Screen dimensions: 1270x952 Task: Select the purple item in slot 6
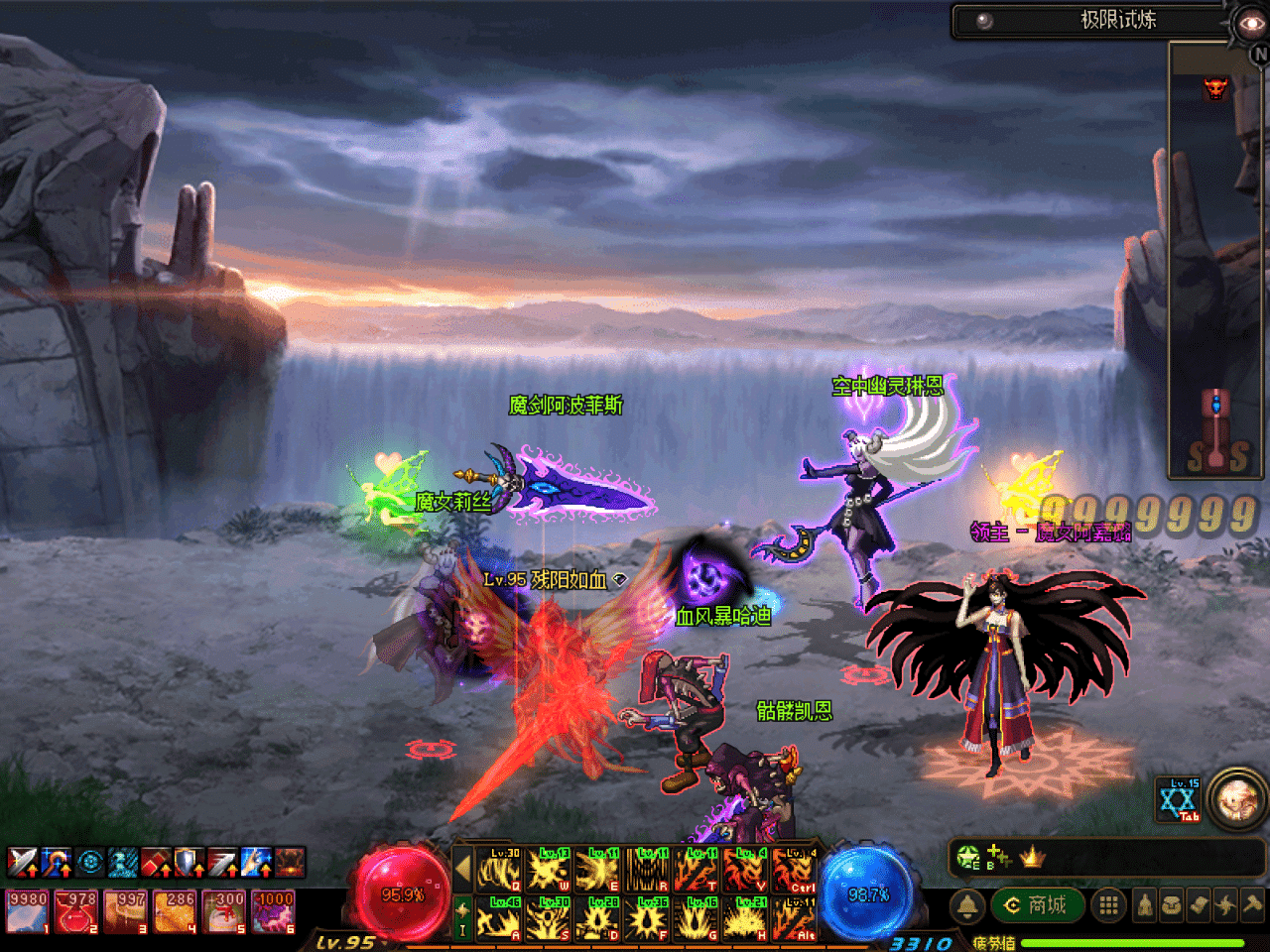[274, 911]
